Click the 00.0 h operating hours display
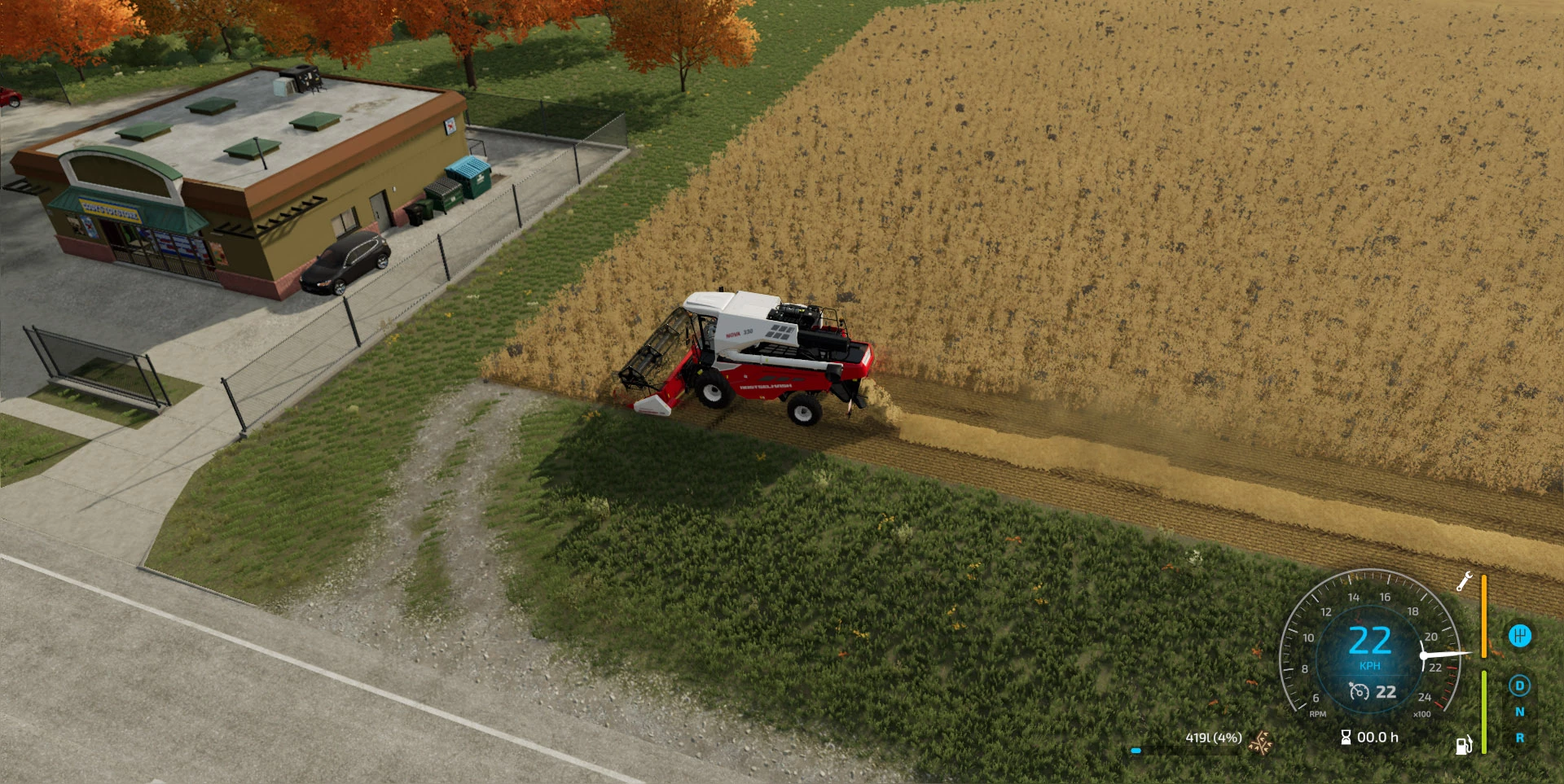This screenshot has height=784, width=1564. point(1377,737)
